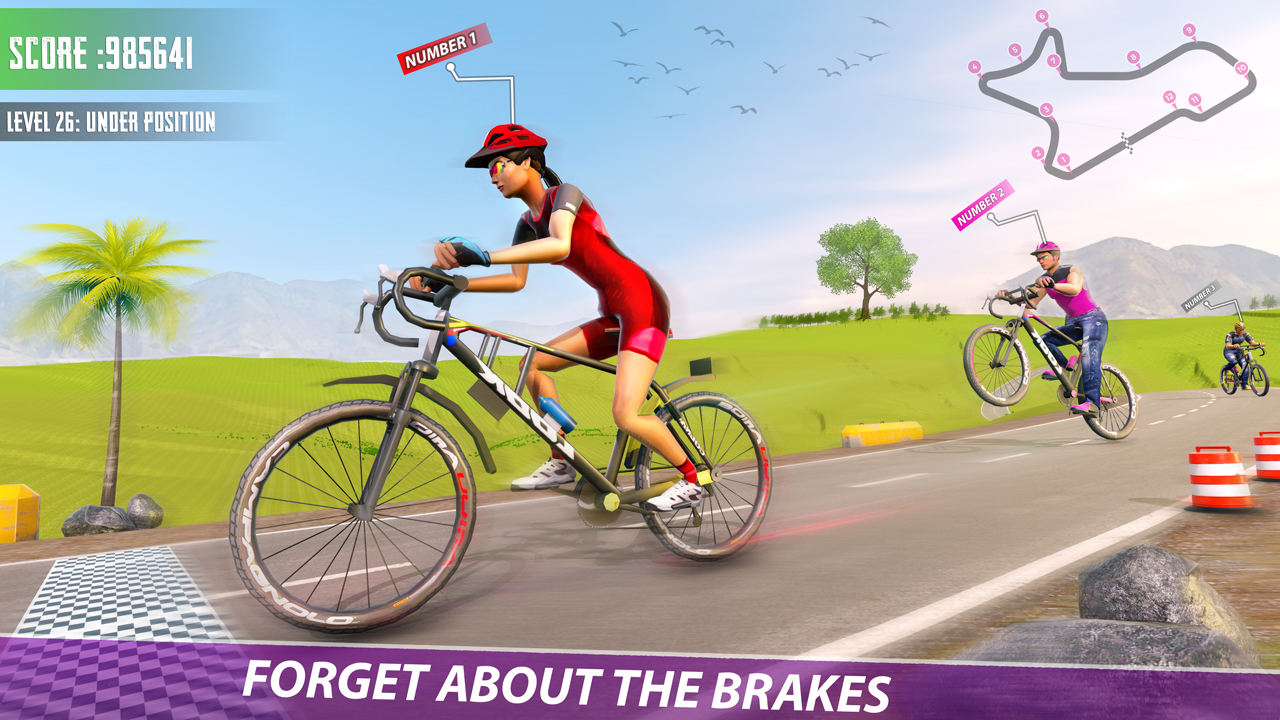Click the finish line mark on the minimap

pos(1128,142)
